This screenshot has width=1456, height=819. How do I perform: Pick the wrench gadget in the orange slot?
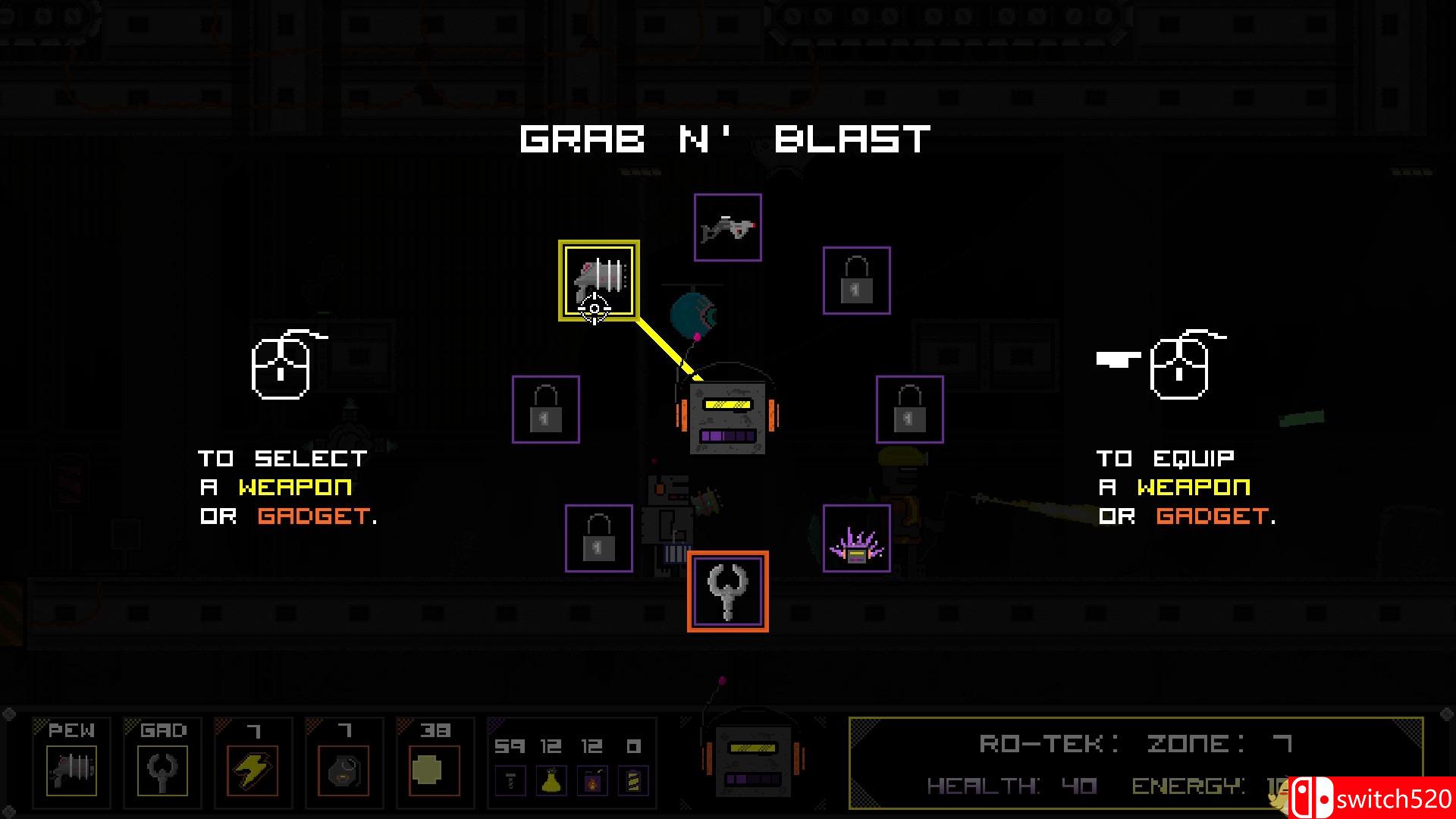(x=727, y=591)
